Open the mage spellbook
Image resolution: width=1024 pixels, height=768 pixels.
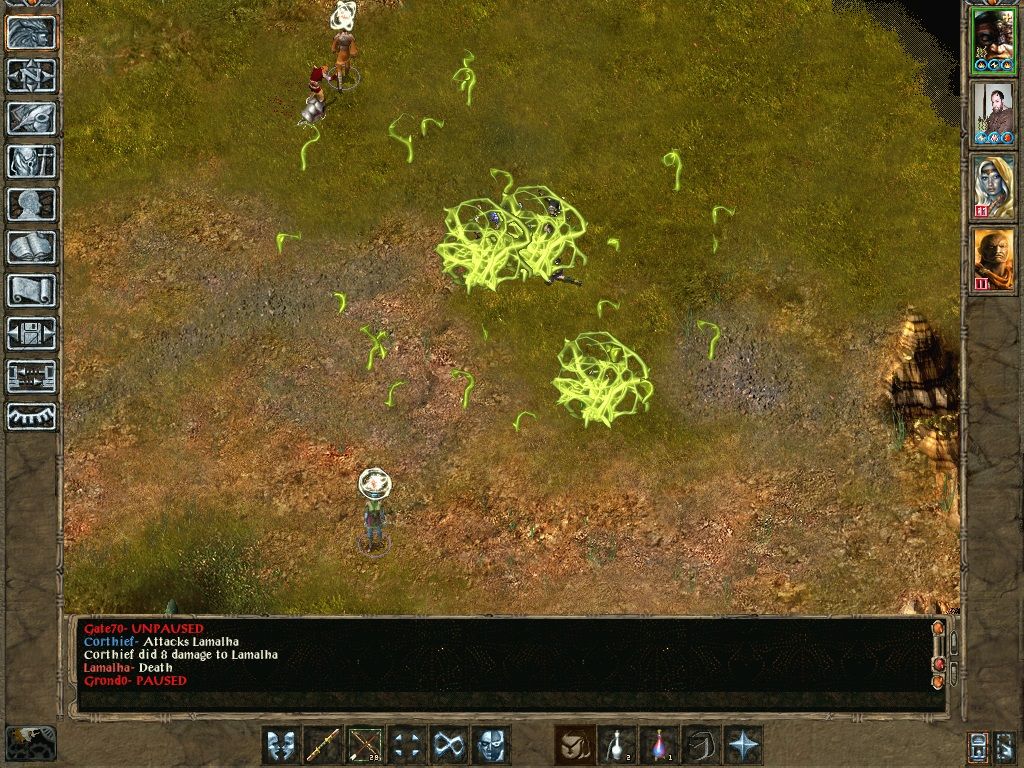[x=32, y=247]
